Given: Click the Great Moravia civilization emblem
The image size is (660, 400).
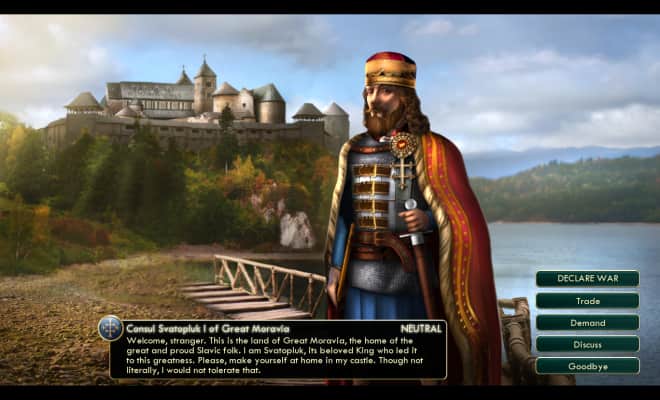Looking at the screenshot, I should pyautogui.click(x=111, y=328).
